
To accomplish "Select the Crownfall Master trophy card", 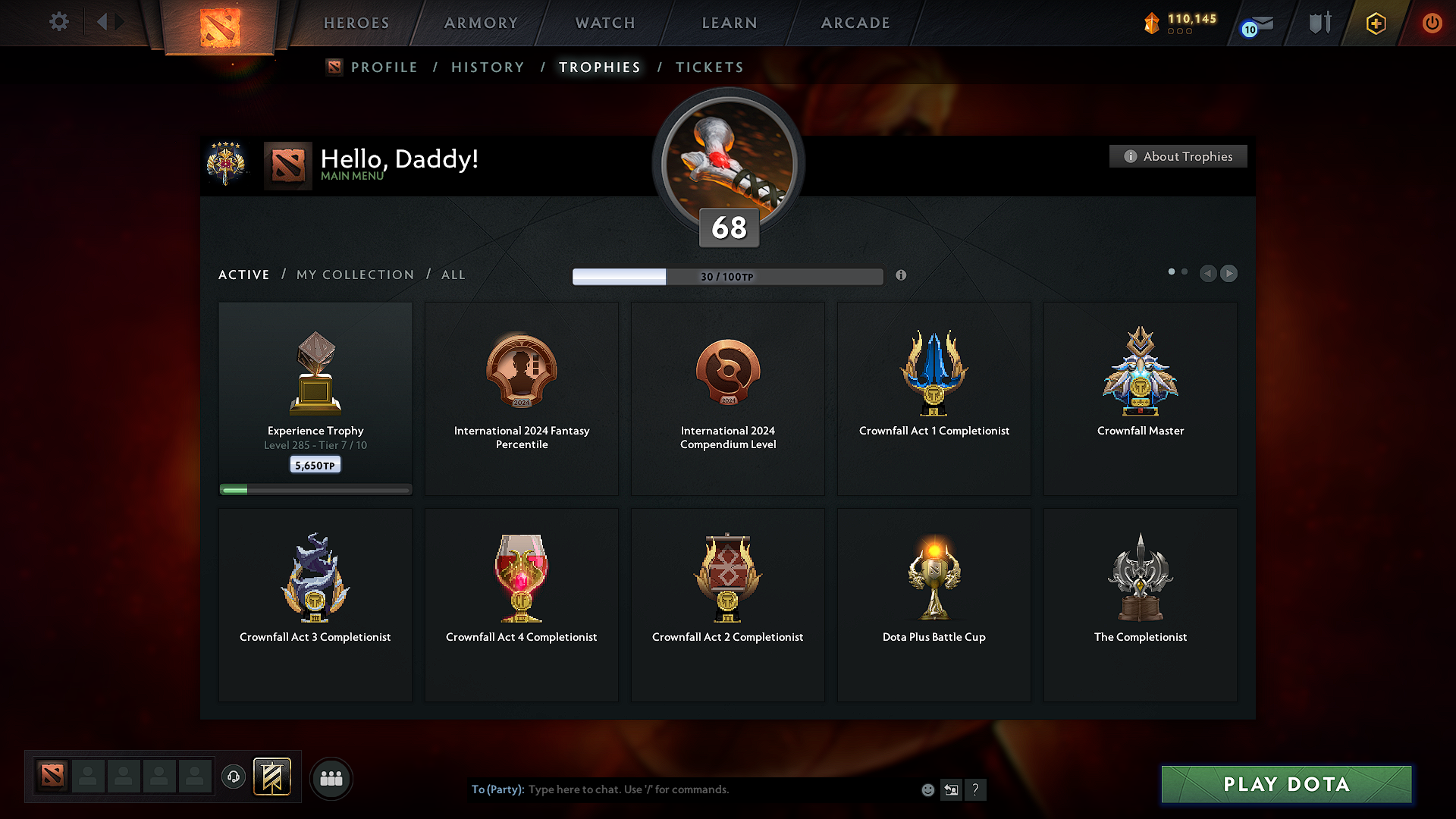I will click(x=1140, y=398).
